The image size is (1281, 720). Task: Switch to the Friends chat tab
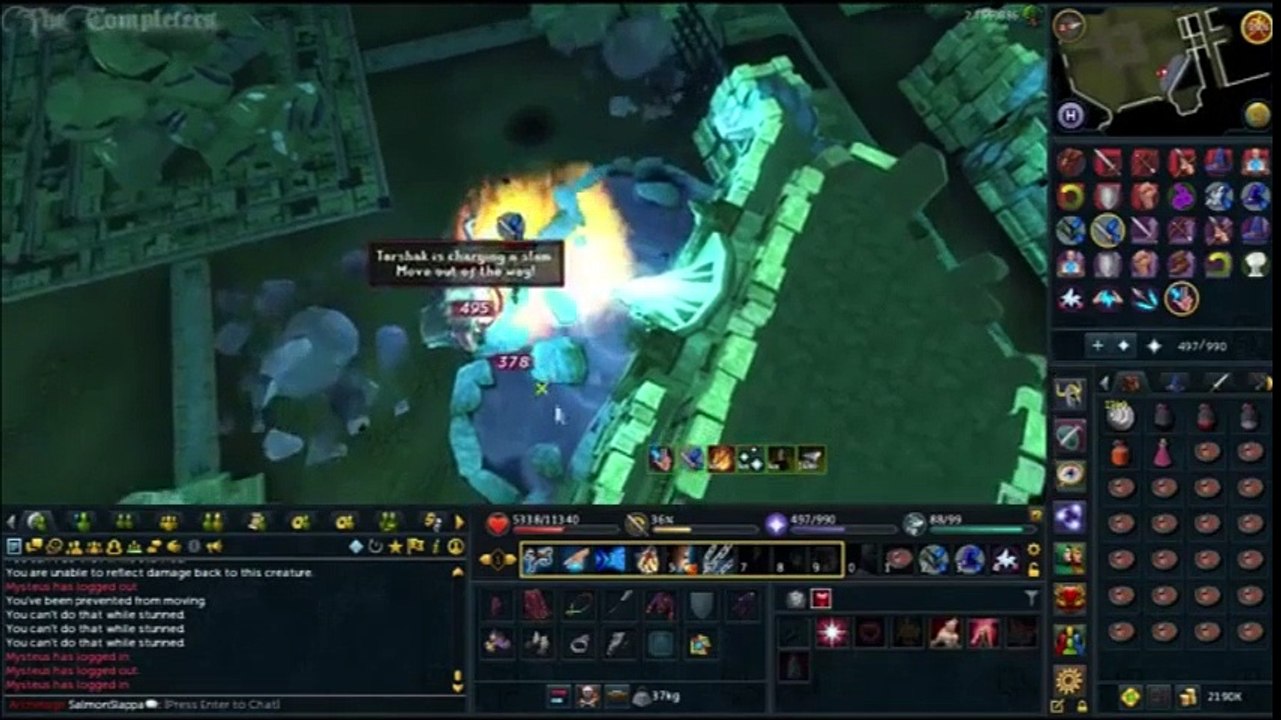click(x=81, y=521)
